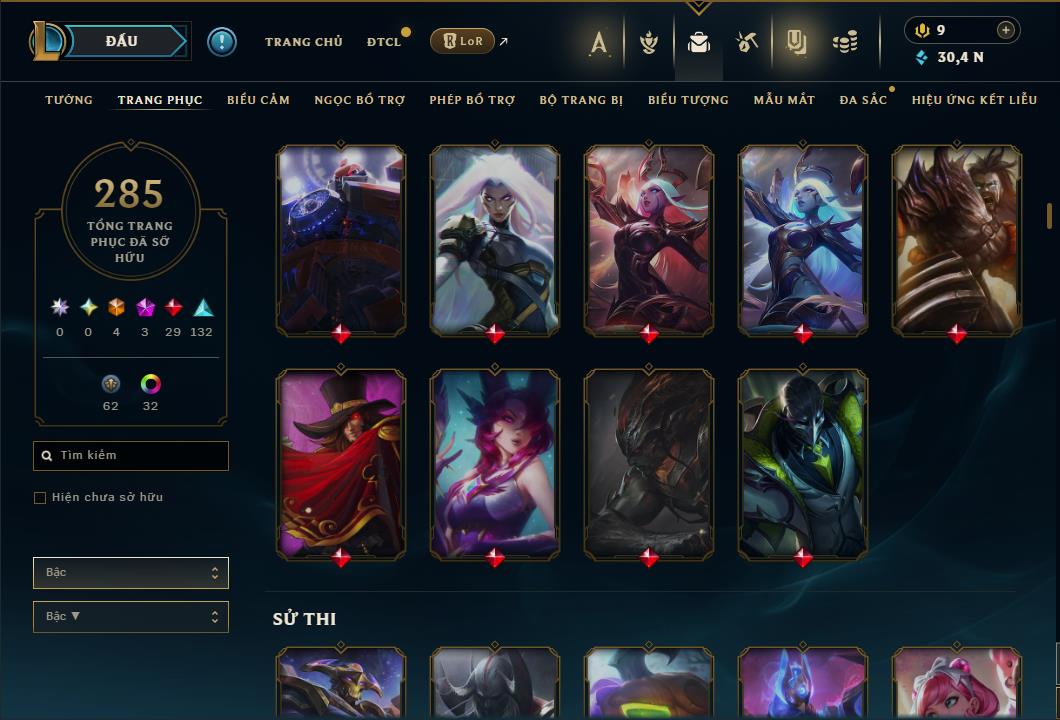Open the NGỌC BỔ TRỢ tab
1060x720 pixels.
pyautogui.click(x=359, y=100)
